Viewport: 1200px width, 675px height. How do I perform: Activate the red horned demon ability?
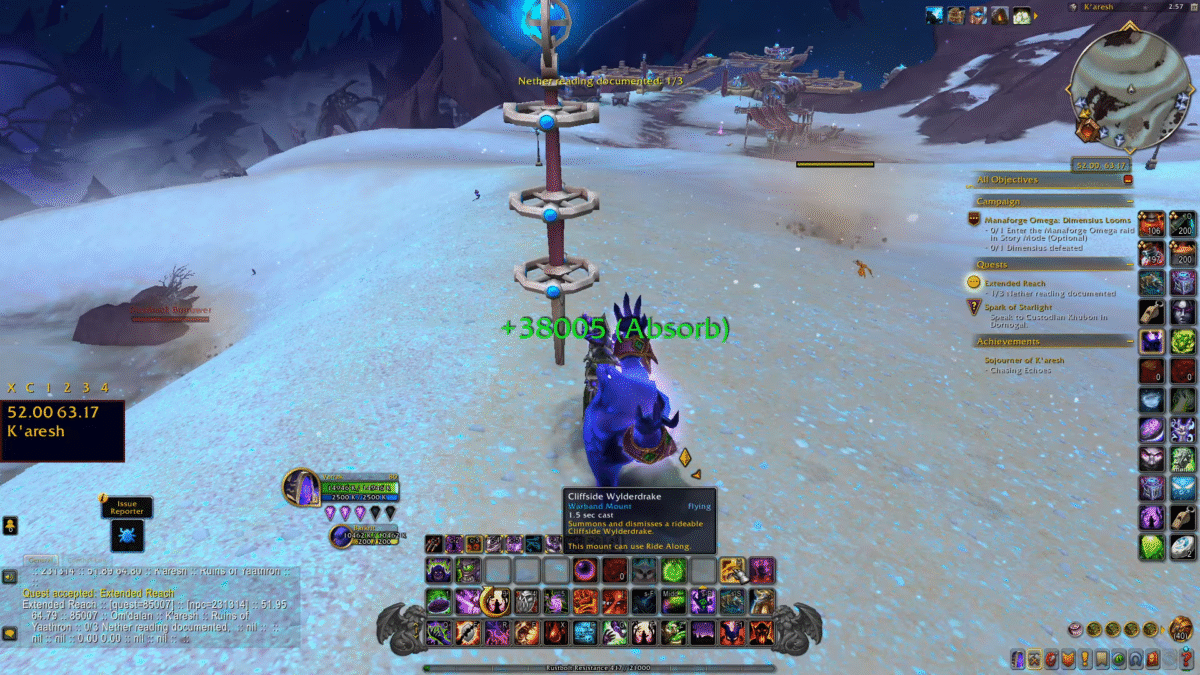tap(762, 632)
